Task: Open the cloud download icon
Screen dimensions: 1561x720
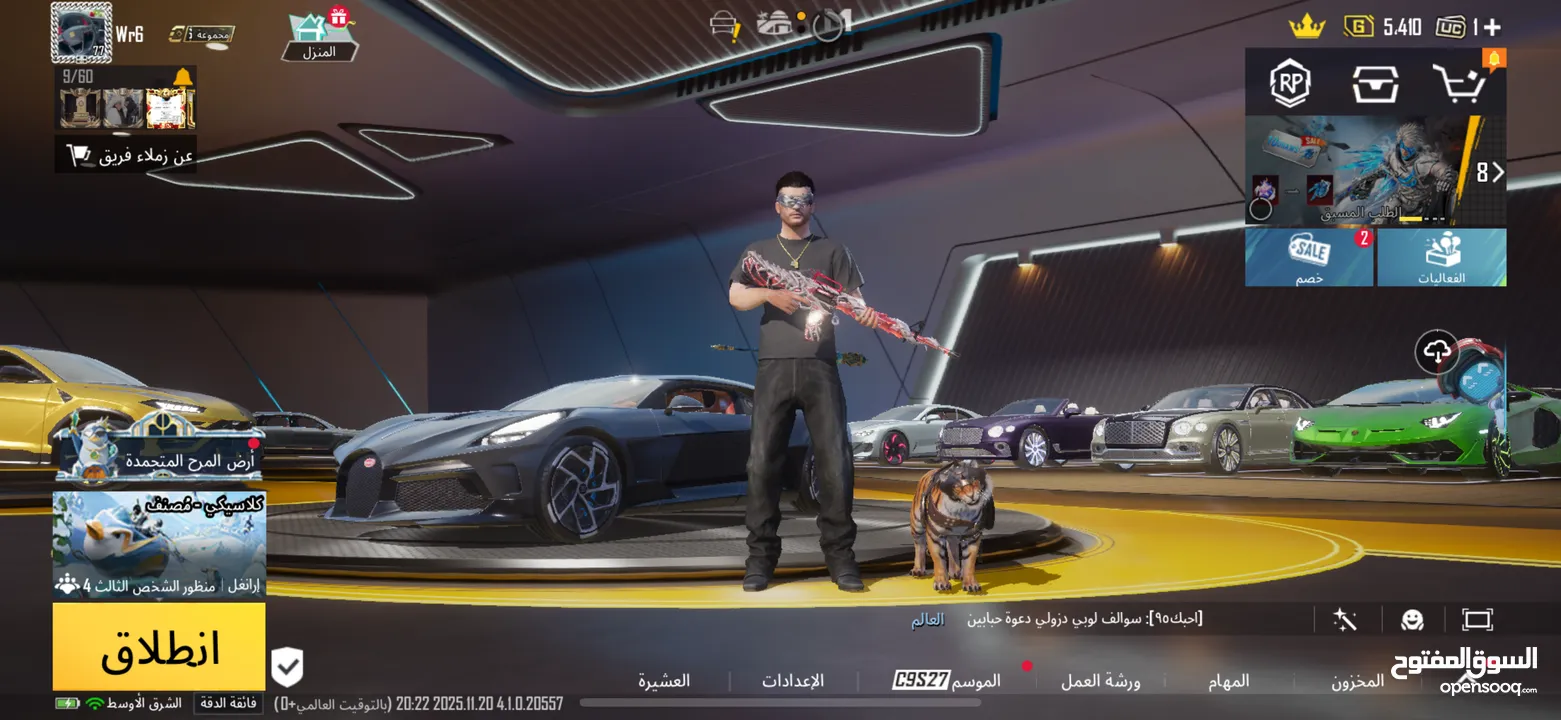Action: pos(1437,351)
